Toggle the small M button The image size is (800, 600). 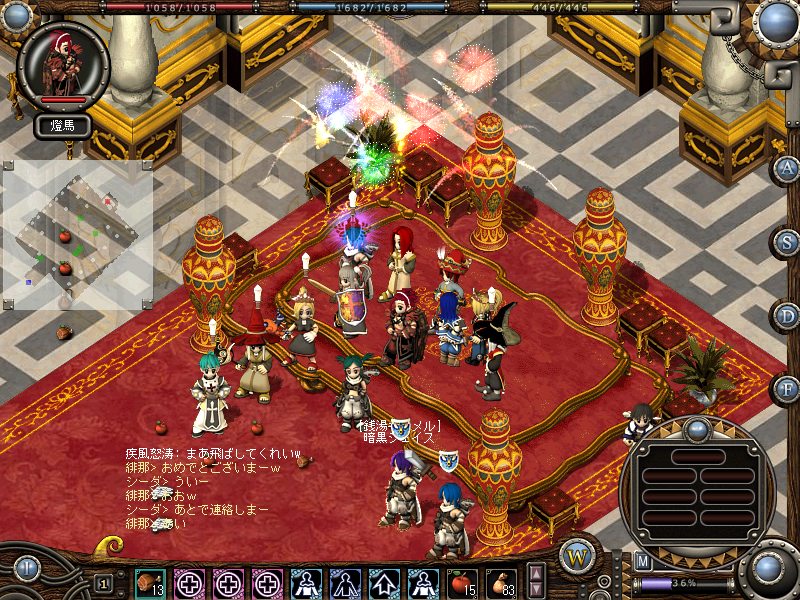tap(642, 561)
